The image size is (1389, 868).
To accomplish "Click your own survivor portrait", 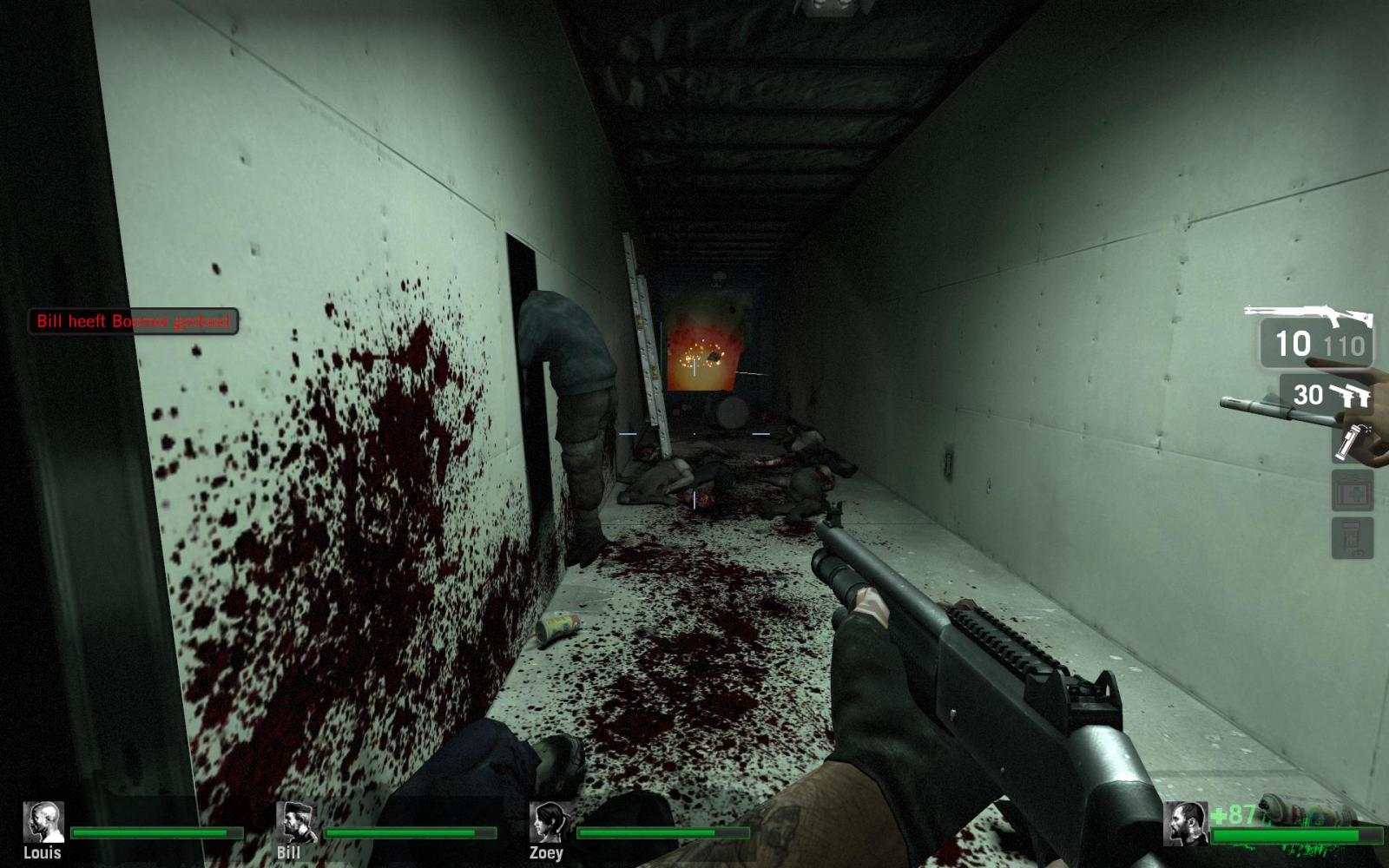I will [x=1185, y=824].
